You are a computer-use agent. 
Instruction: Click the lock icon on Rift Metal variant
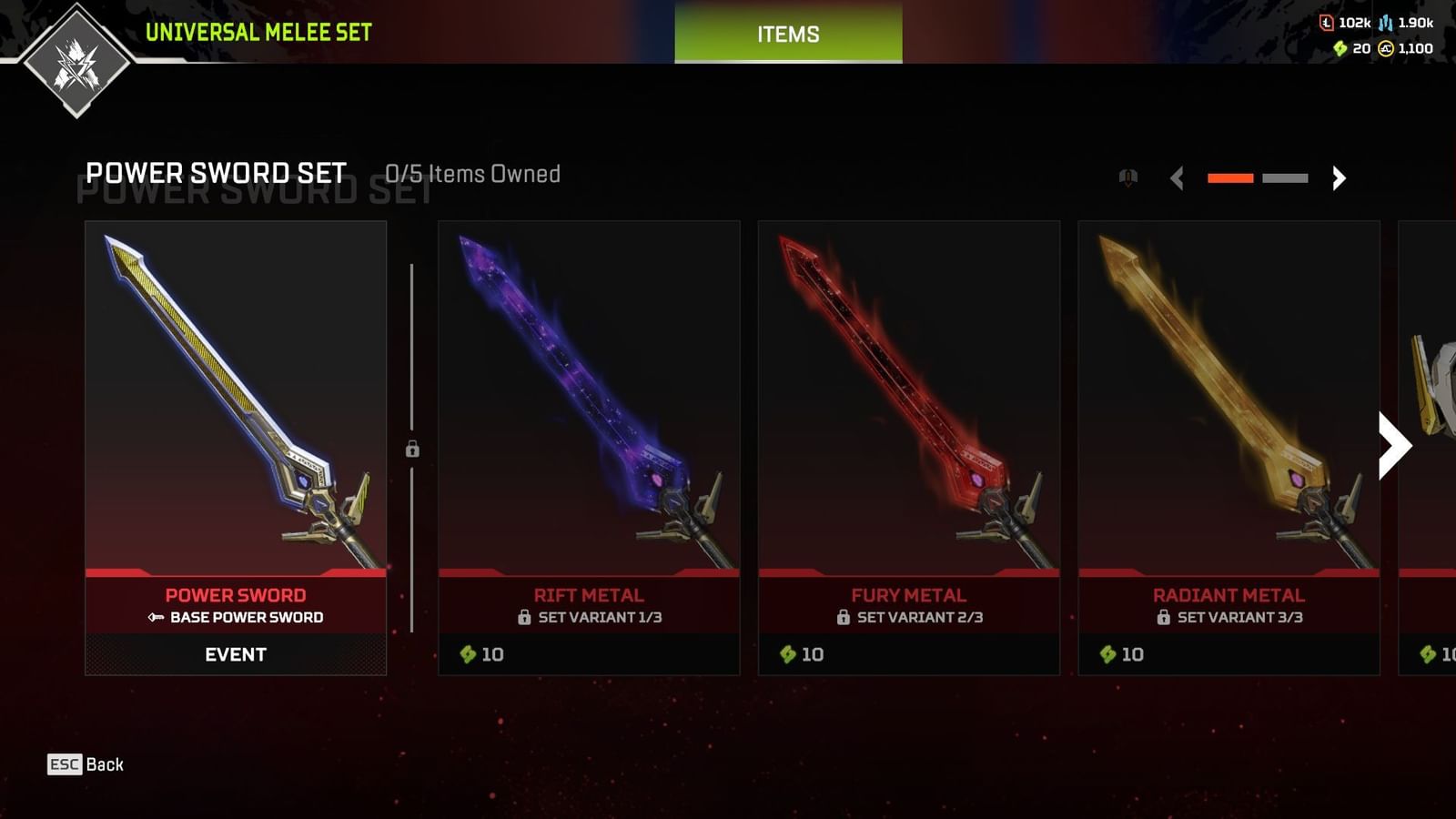click(525, 617)
